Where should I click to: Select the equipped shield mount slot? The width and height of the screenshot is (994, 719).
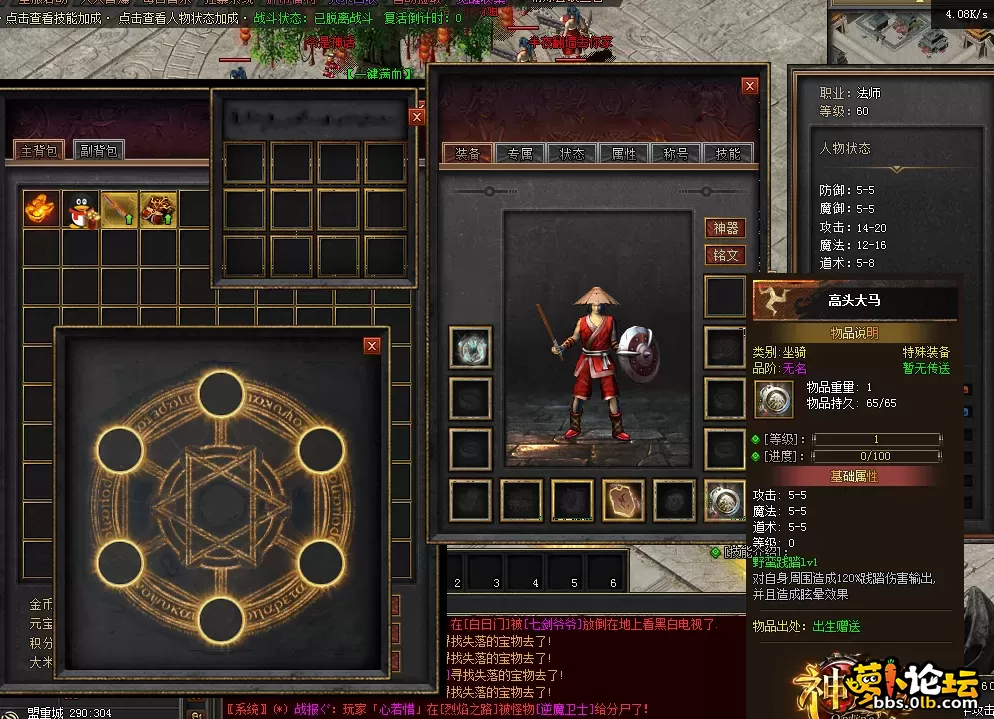725,500
